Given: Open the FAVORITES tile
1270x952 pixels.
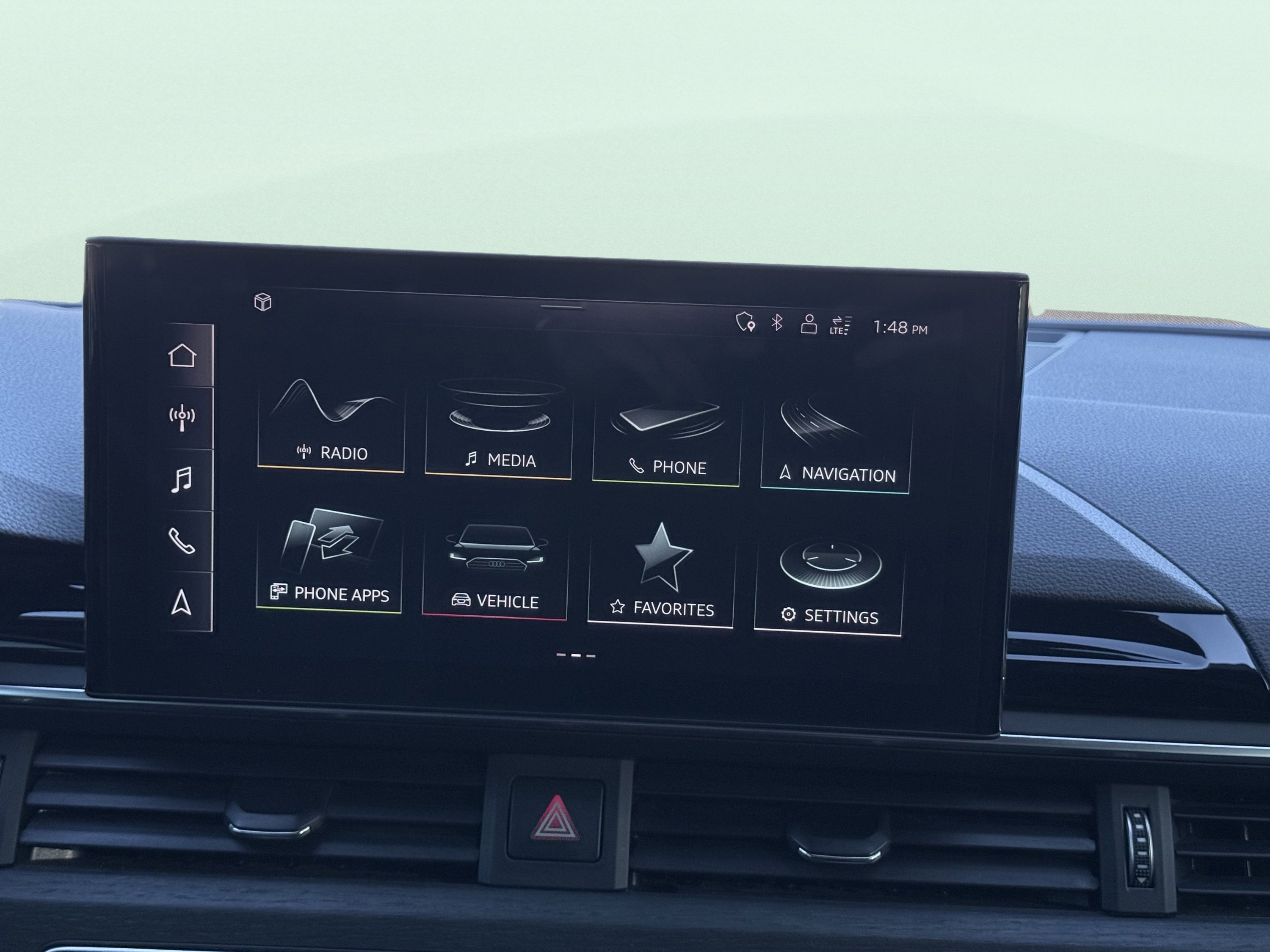Looking at the screenshot, I should [661, 577].
